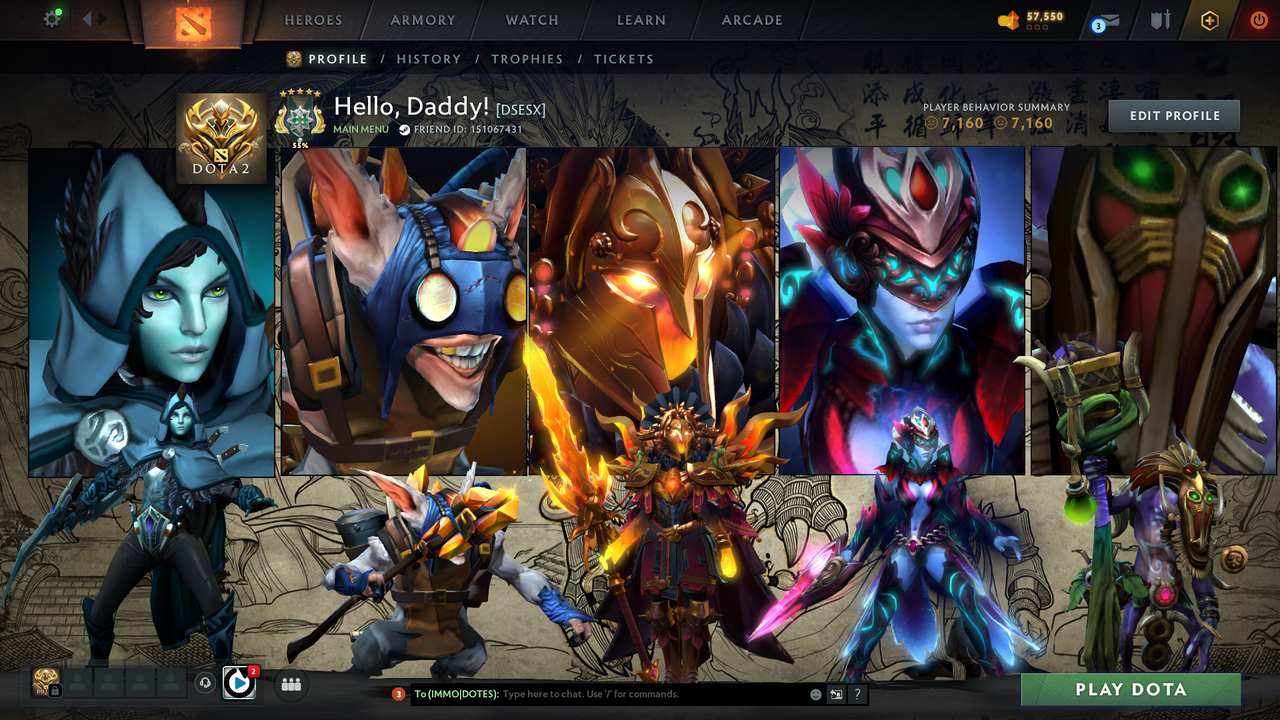The image size is (1280, 720).
Task: Click the back navigation chevron
Action: (88, 17)
